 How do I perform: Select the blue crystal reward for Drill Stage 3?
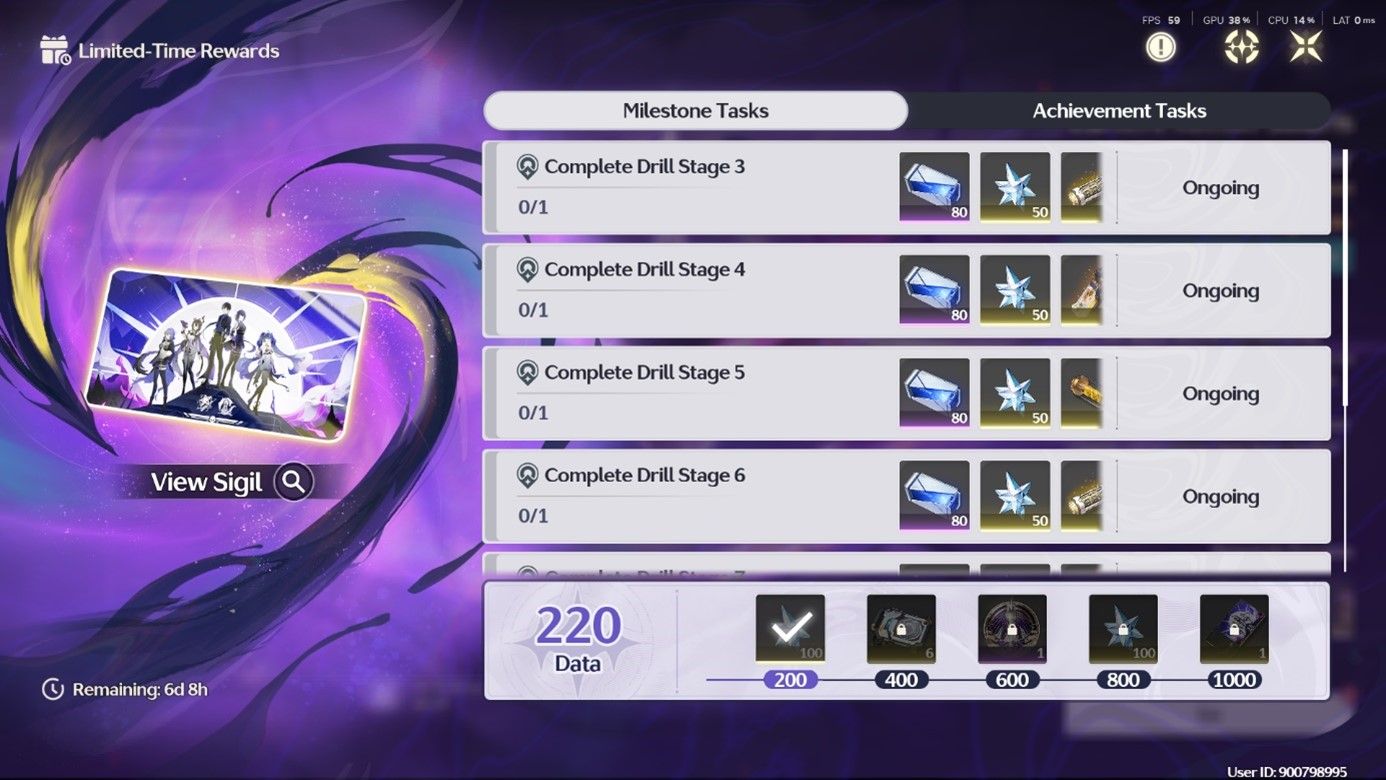click(933, 186)
